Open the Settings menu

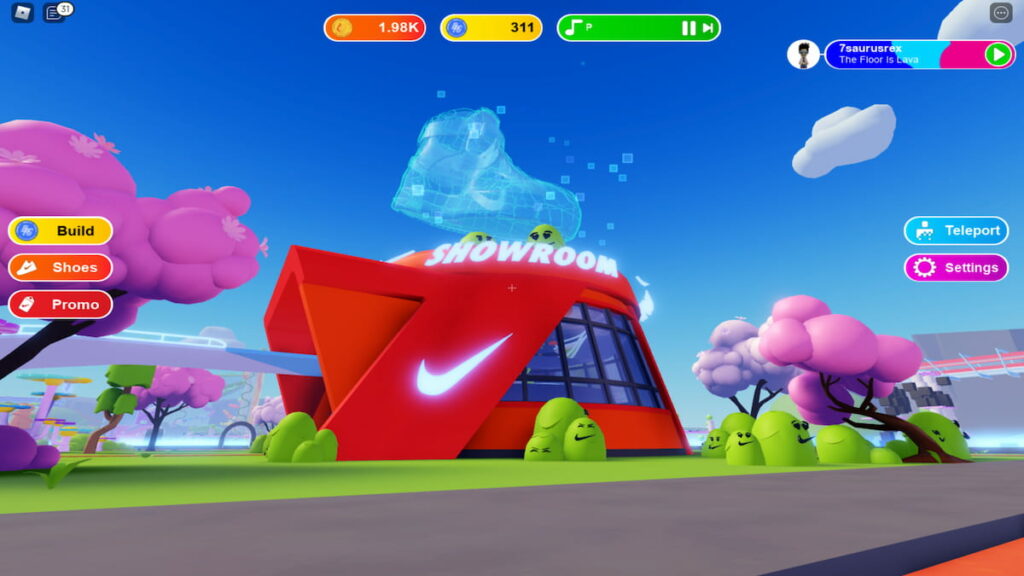click(x=956, y=268)
